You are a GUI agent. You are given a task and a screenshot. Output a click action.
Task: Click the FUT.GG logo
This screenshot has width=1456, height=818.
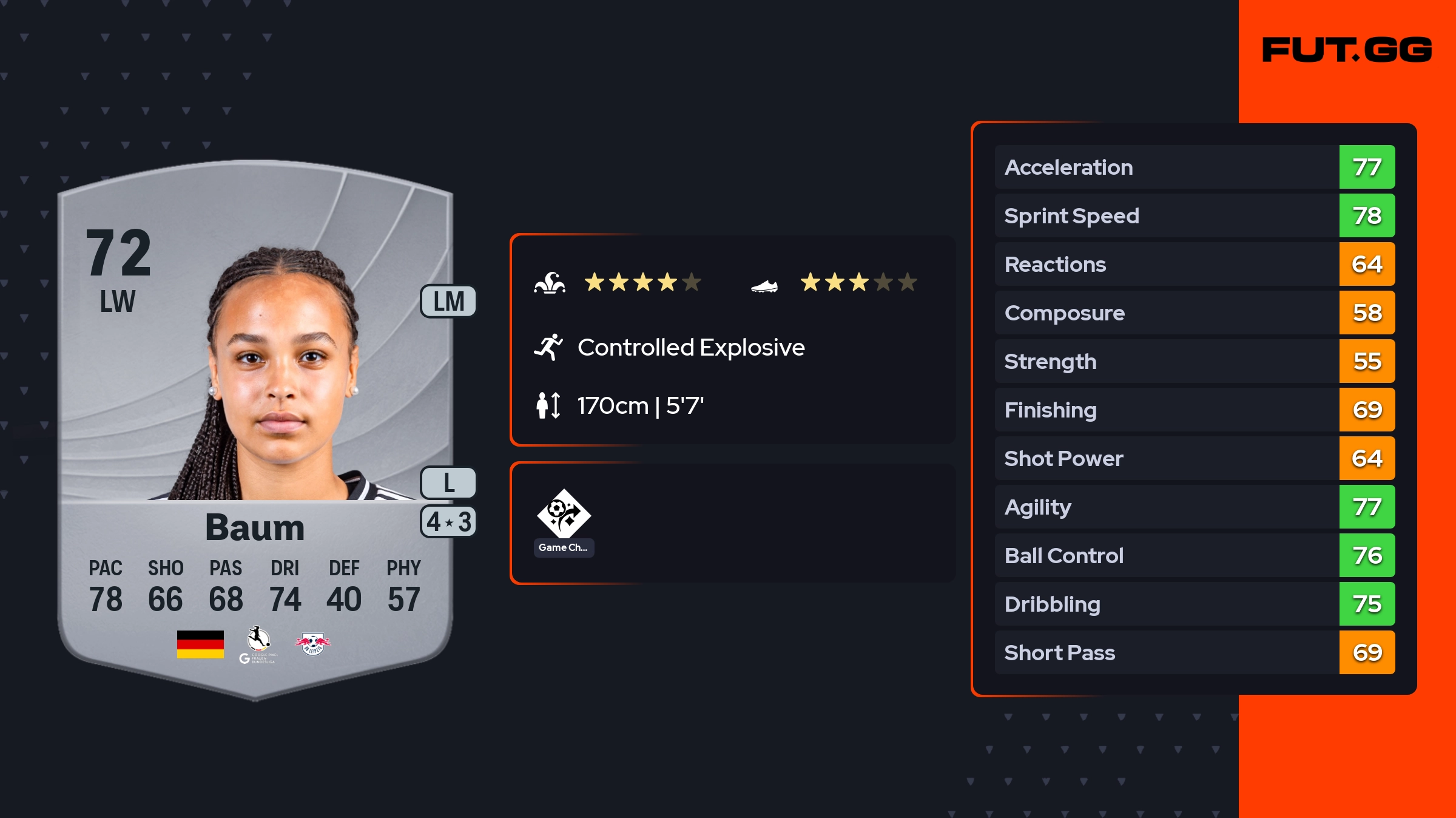point(1347,50)
